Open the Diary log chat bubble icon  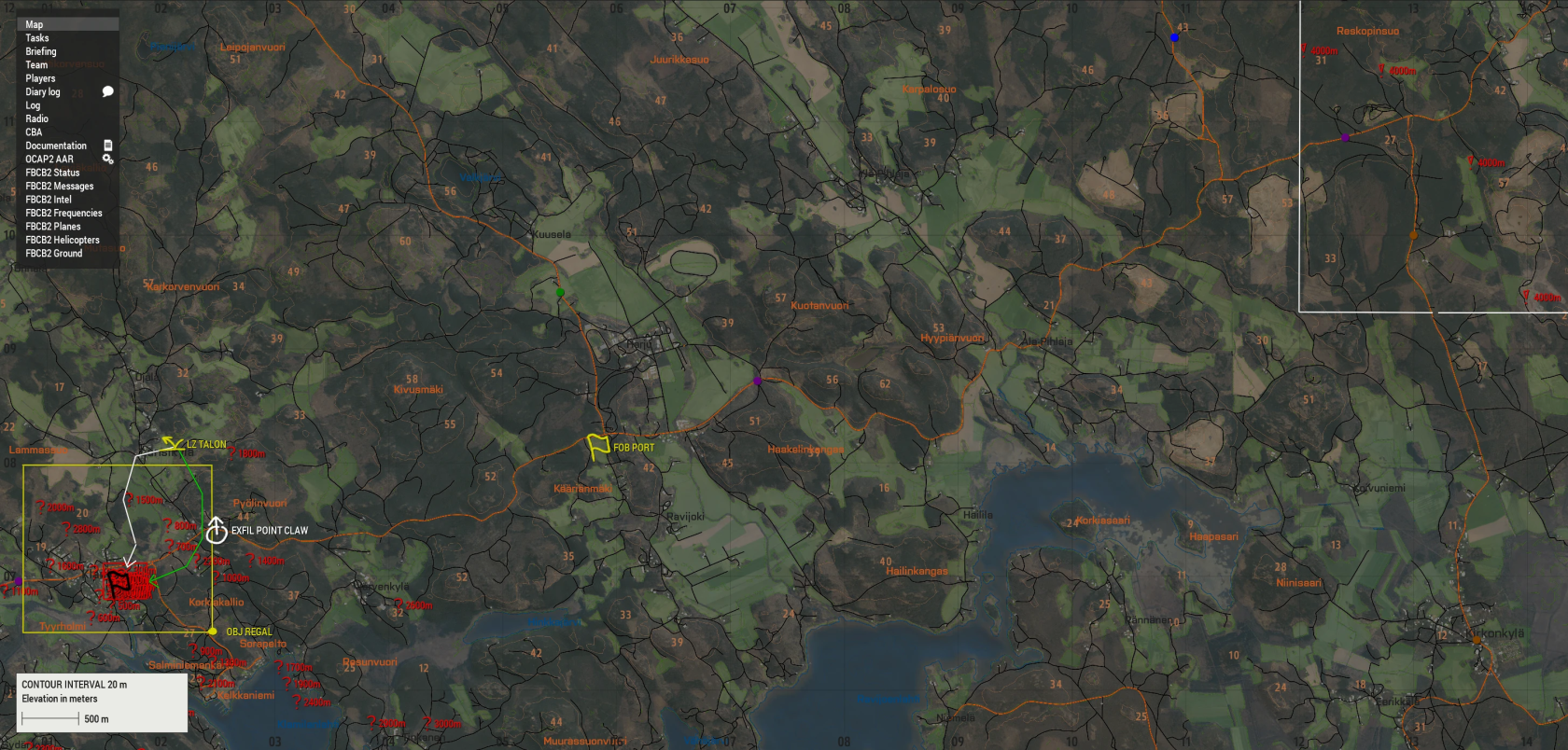tap(107, 91)
